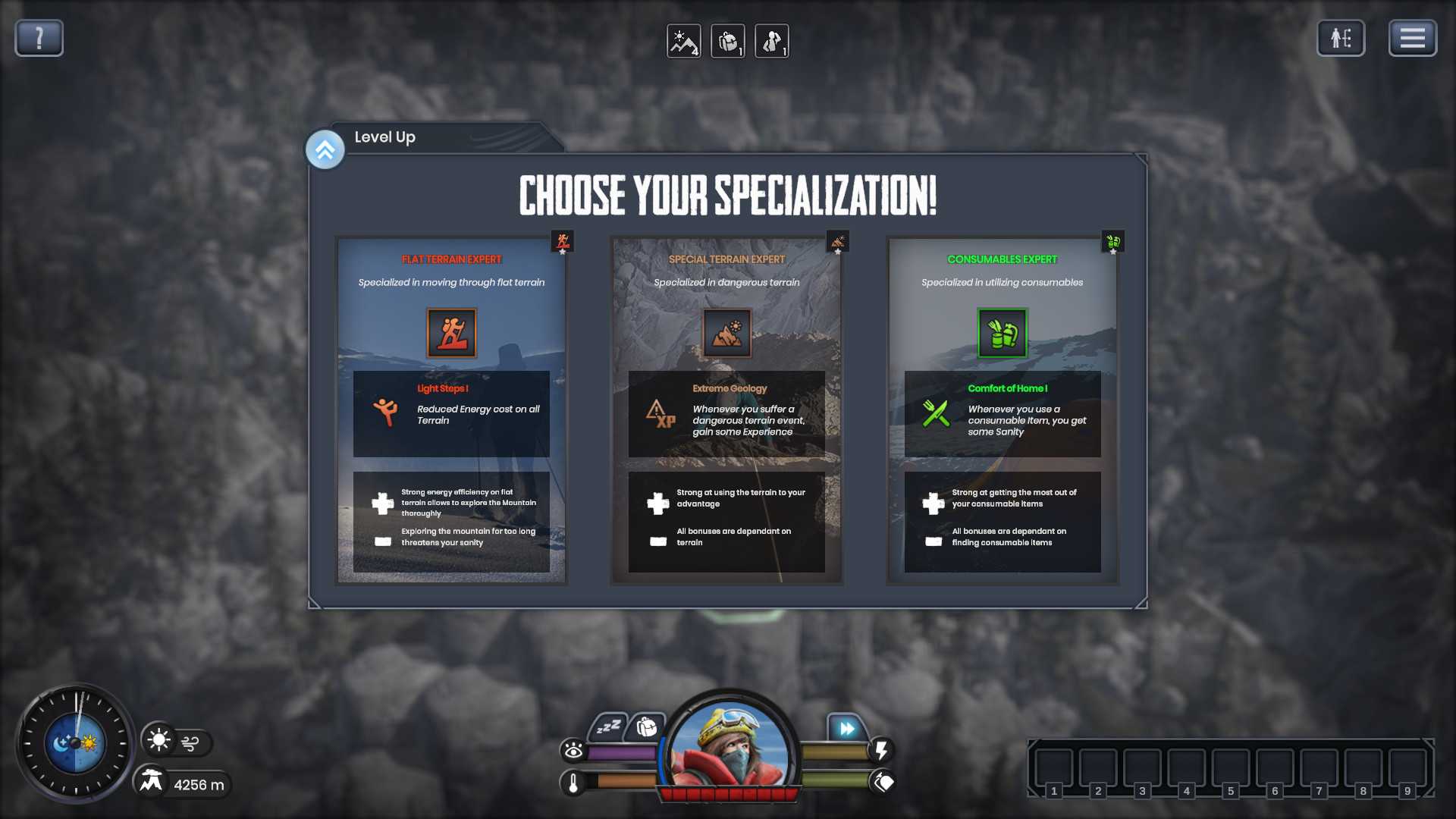1456x819 pixels.
Task: Open the mountain overview icon with badge 4
Action: click(x=683, y=42)
